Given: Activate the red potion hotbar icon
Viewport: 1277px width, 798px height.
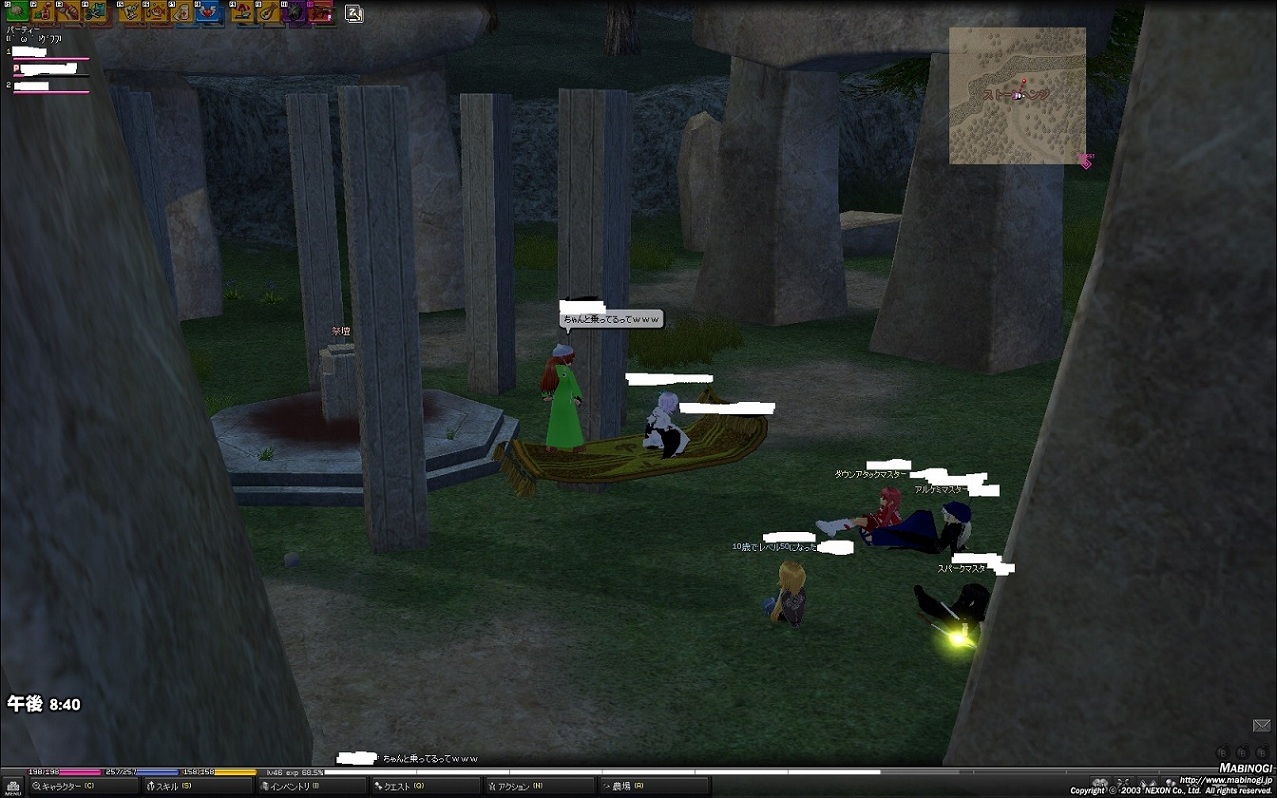Looking at the screenshot, I should coord(42,12).
